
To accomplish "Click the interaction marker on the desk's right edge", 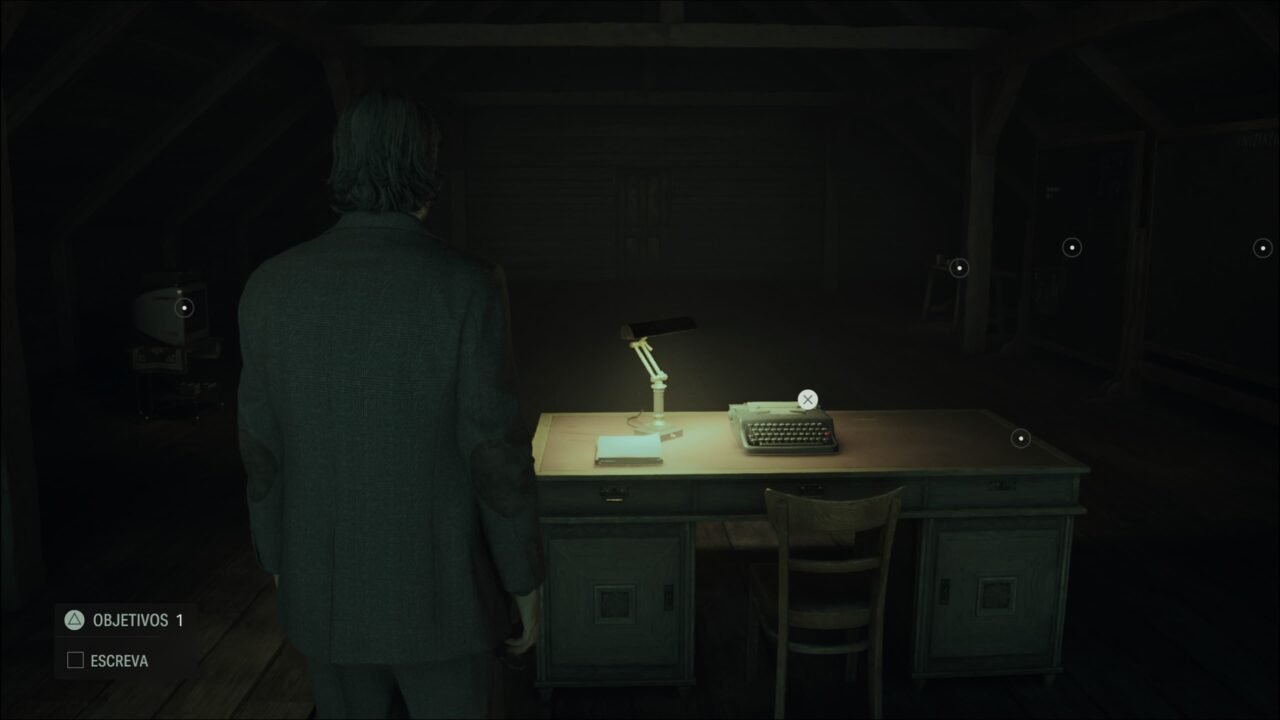I will point(1019,436).
